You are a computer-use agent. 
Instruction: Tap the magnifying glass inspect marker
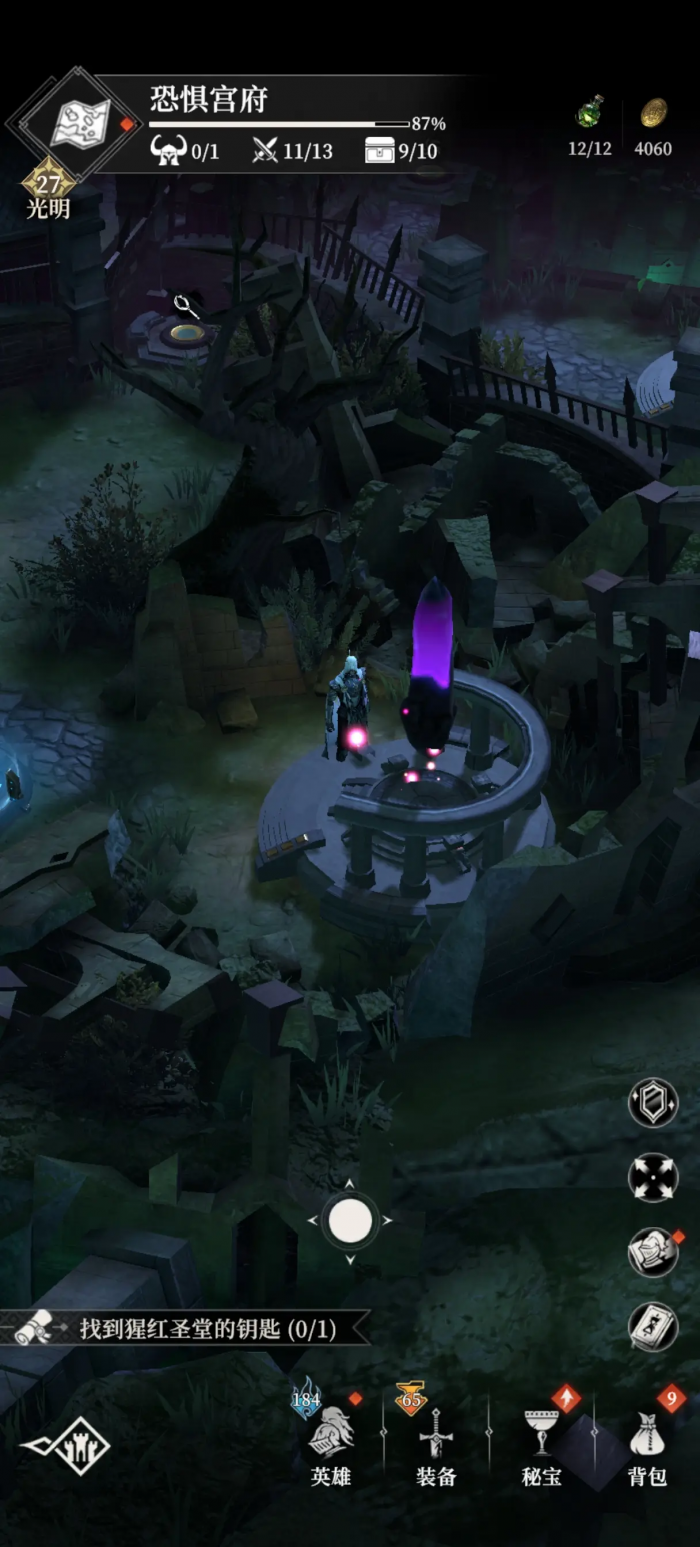(x=185, y=306)
